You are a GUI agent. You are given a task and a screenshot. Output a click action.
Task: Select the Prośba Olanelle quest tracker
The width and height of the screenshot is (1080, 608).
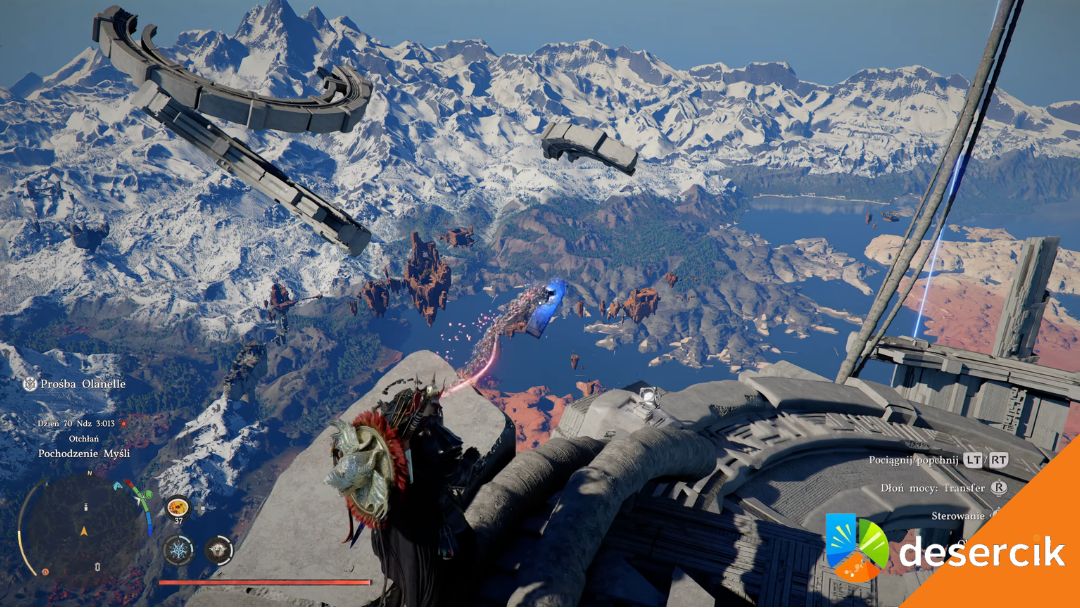(x=76, y=384)
